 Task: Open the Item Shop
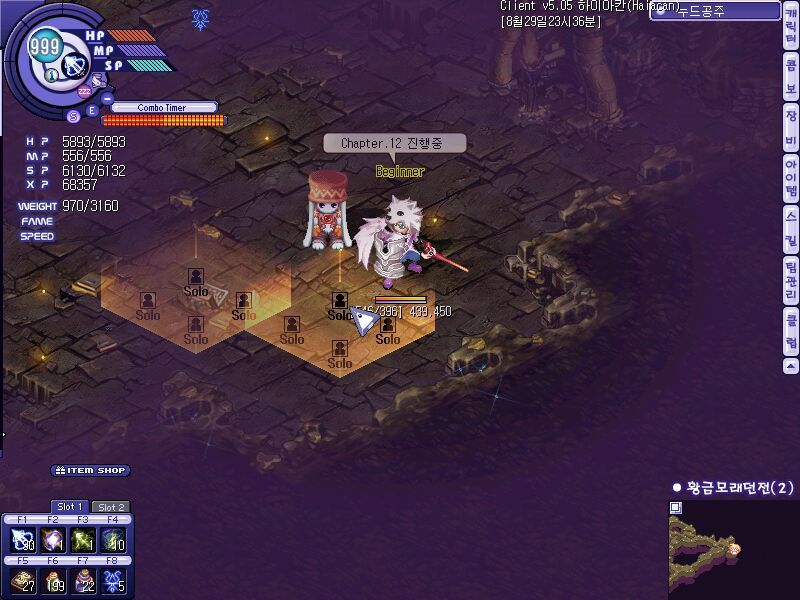[91, 470]
